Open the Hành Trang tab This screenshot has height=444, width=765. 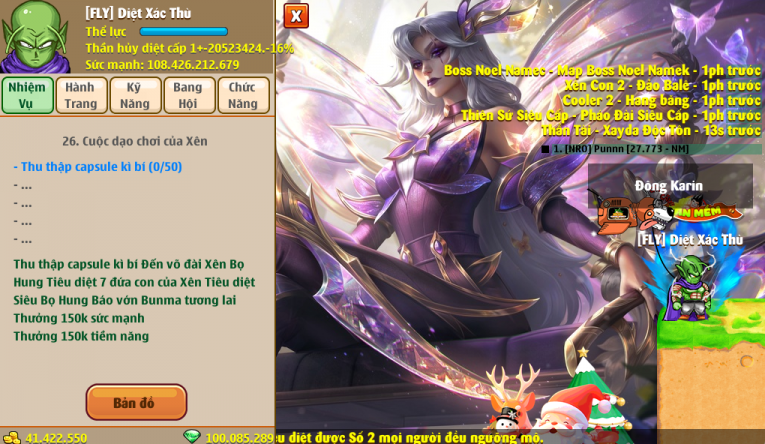point(81,95)
